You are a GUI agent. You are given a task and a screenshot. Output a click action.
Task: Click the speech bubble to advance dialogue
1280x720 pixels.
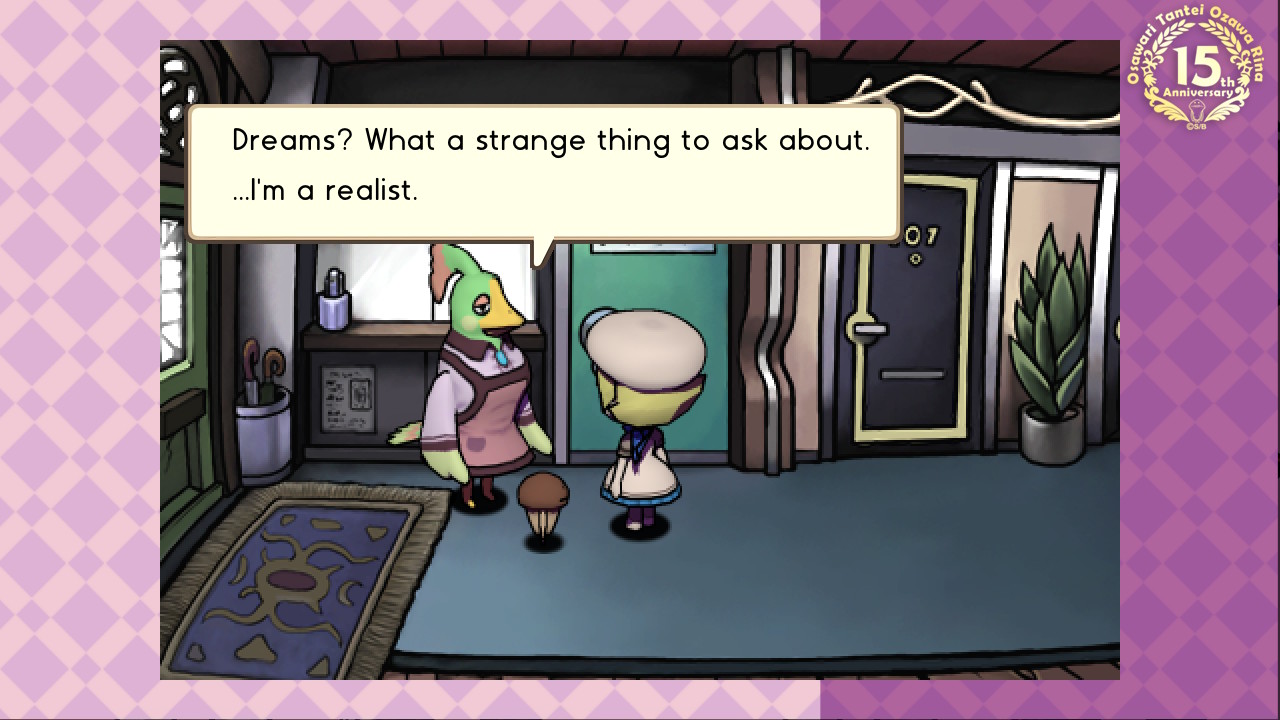(545, 172)
